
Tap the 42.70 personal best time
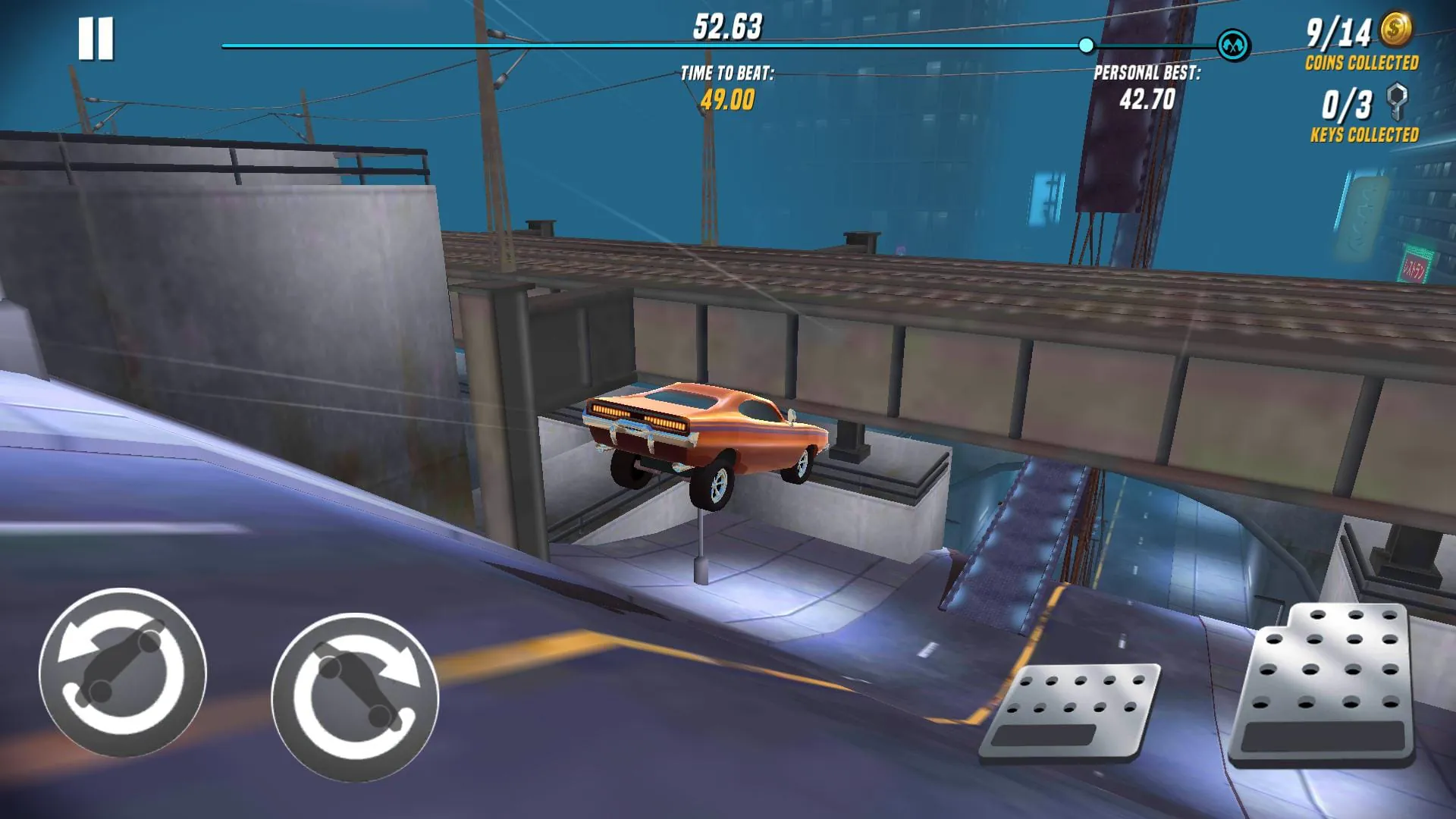[x=1147, y=99]
